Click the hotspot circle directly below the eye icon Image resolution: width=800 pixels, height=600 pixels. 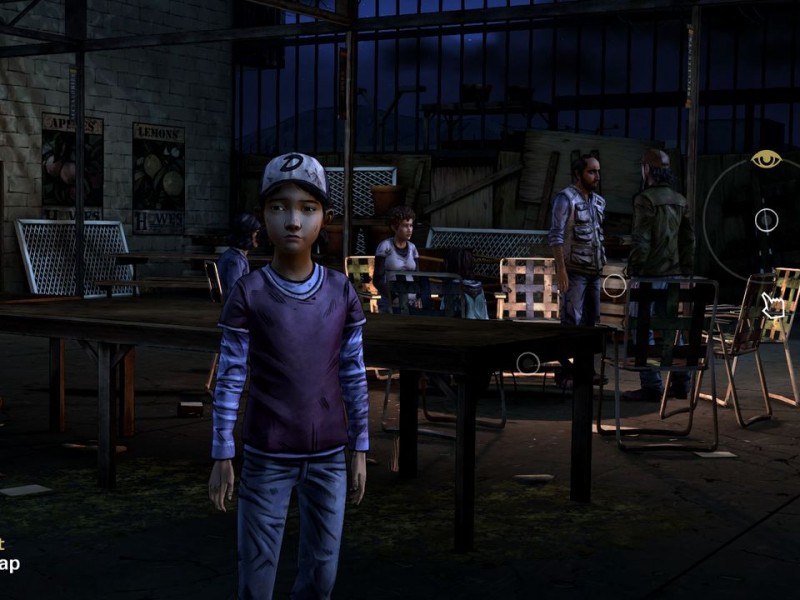point(766,220)
